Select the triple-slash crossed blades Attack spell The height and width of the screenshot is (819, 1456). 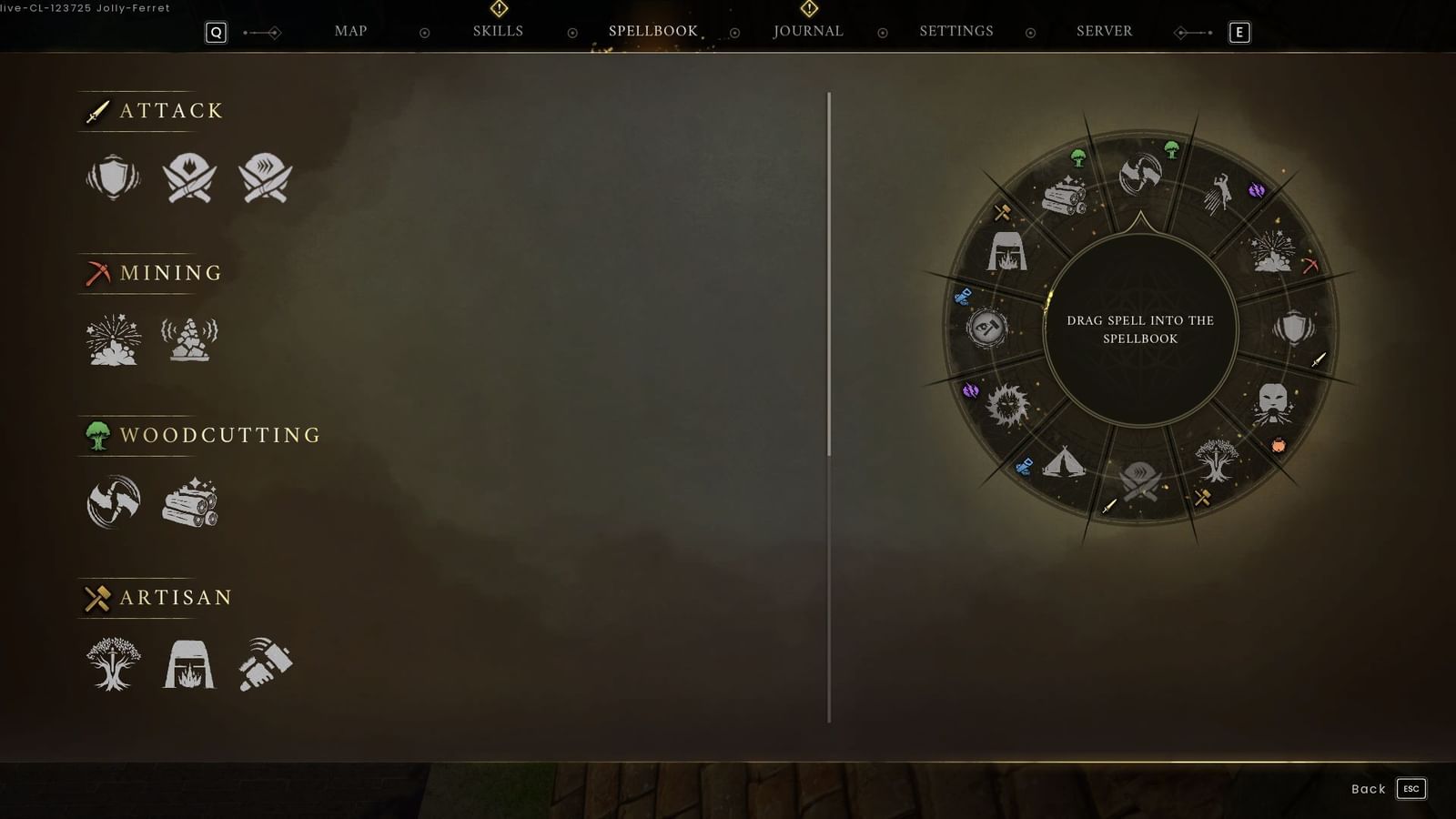tap(264, 179)
